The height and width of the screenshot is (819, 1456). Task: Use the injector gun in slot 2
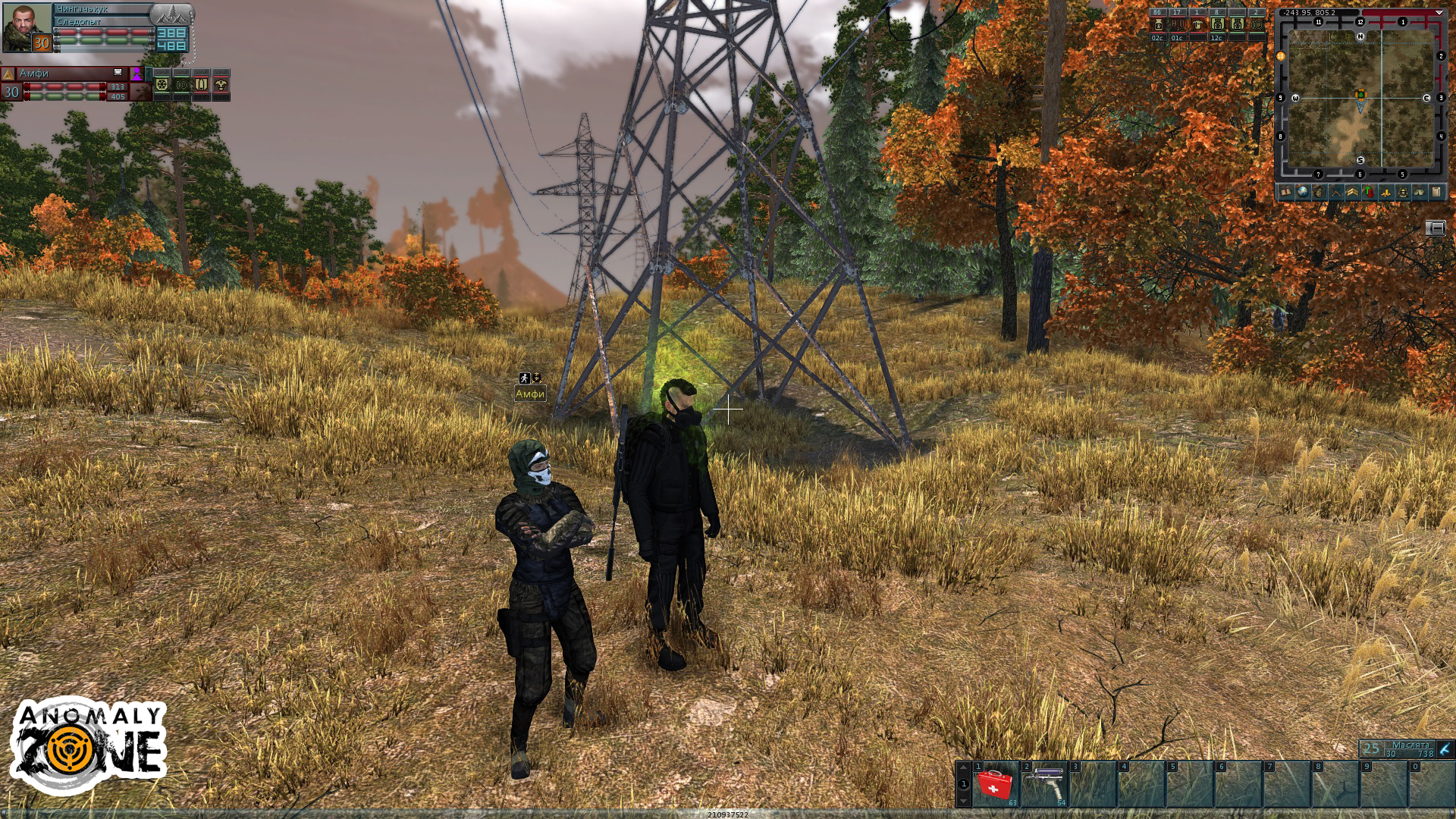pyautogui.click(x=1044, y=785)
